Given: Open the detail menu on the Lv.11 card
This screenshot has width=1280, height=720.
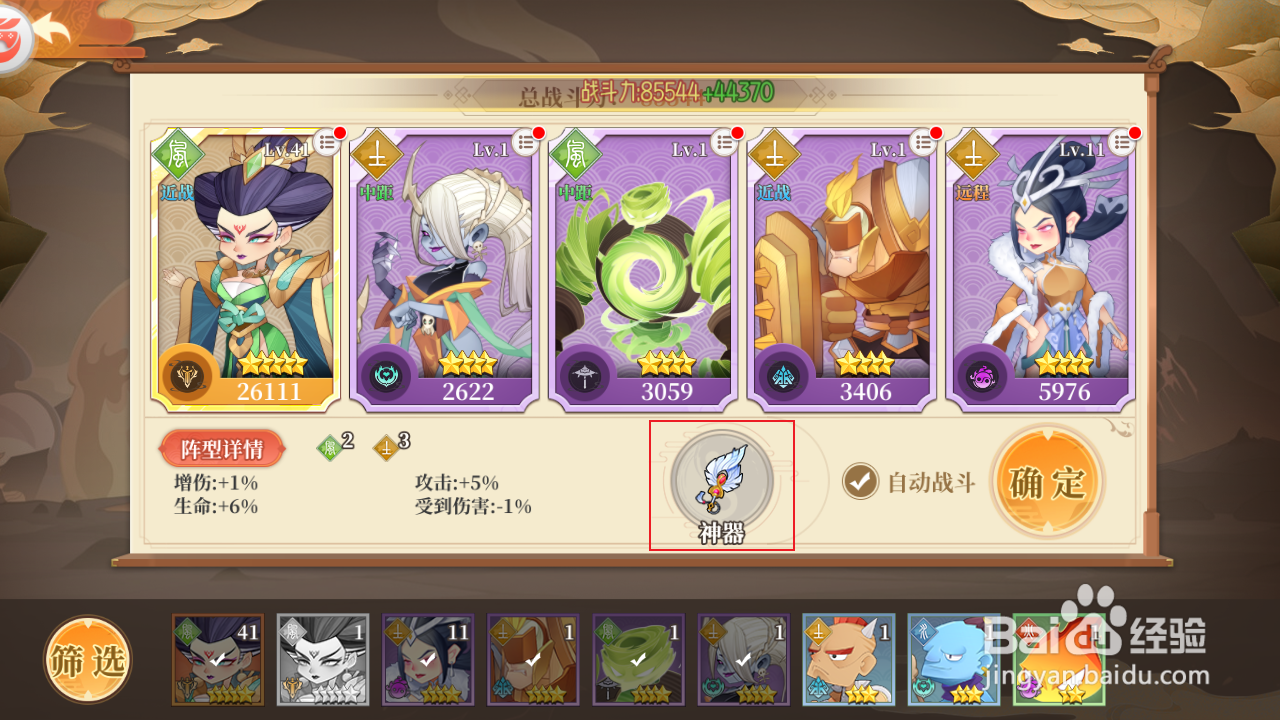Looking at the screenshot, I should (1124, 141).
